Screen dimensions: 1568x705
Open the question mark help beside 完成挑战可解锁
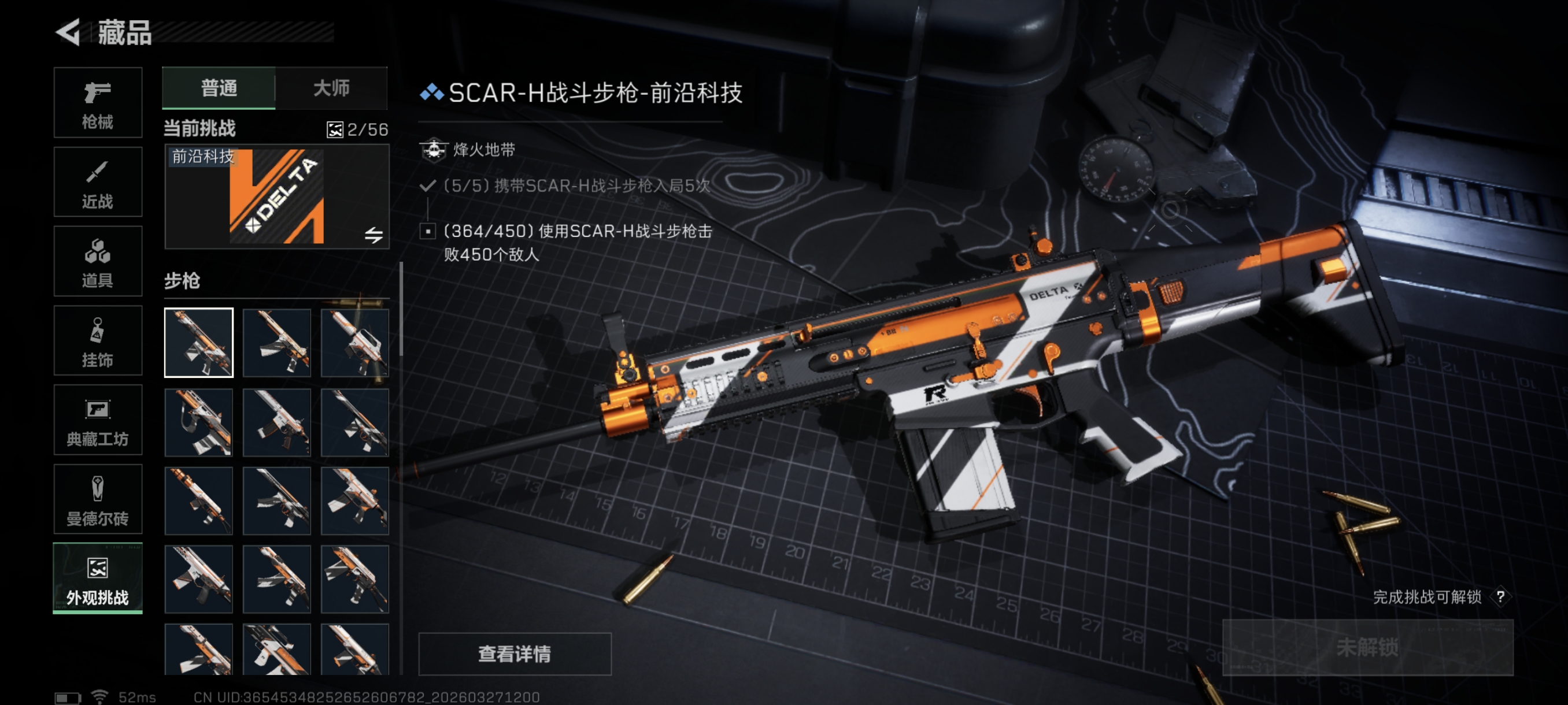click(1500, 597)
